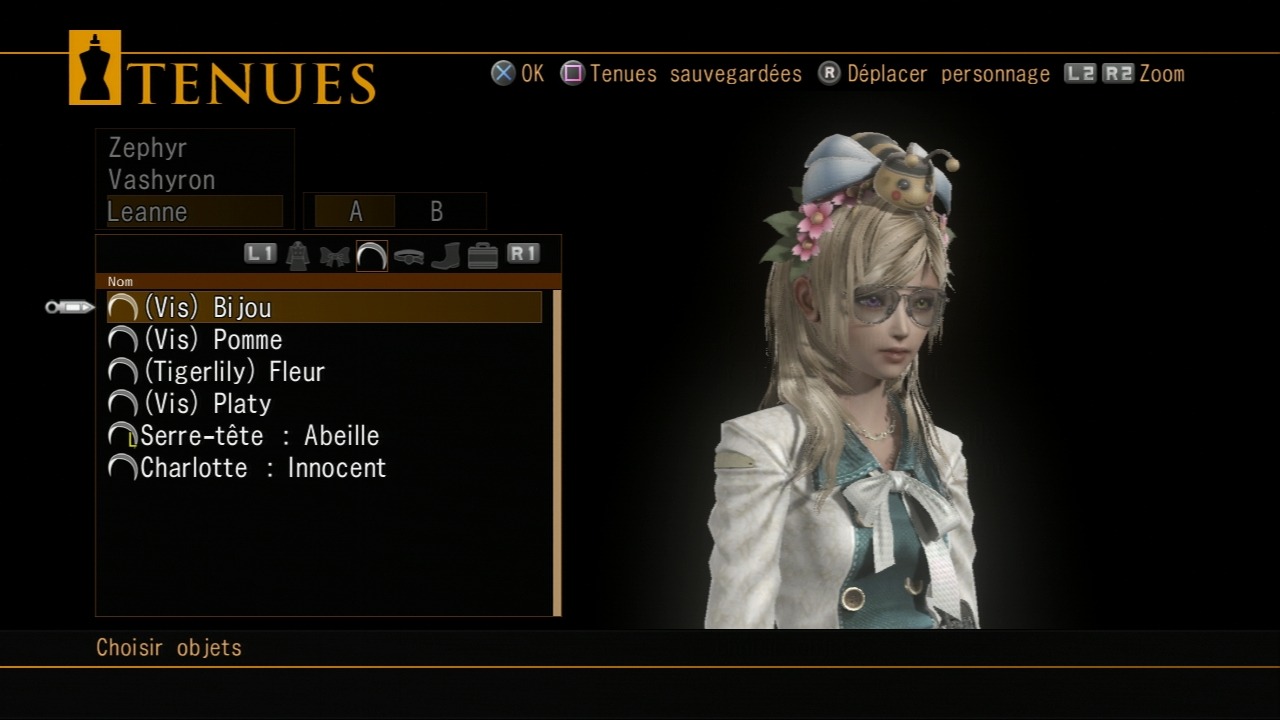This screenshot has width=1280, height=720.
Task: Click the Nom column header
Action: point(120,282)
